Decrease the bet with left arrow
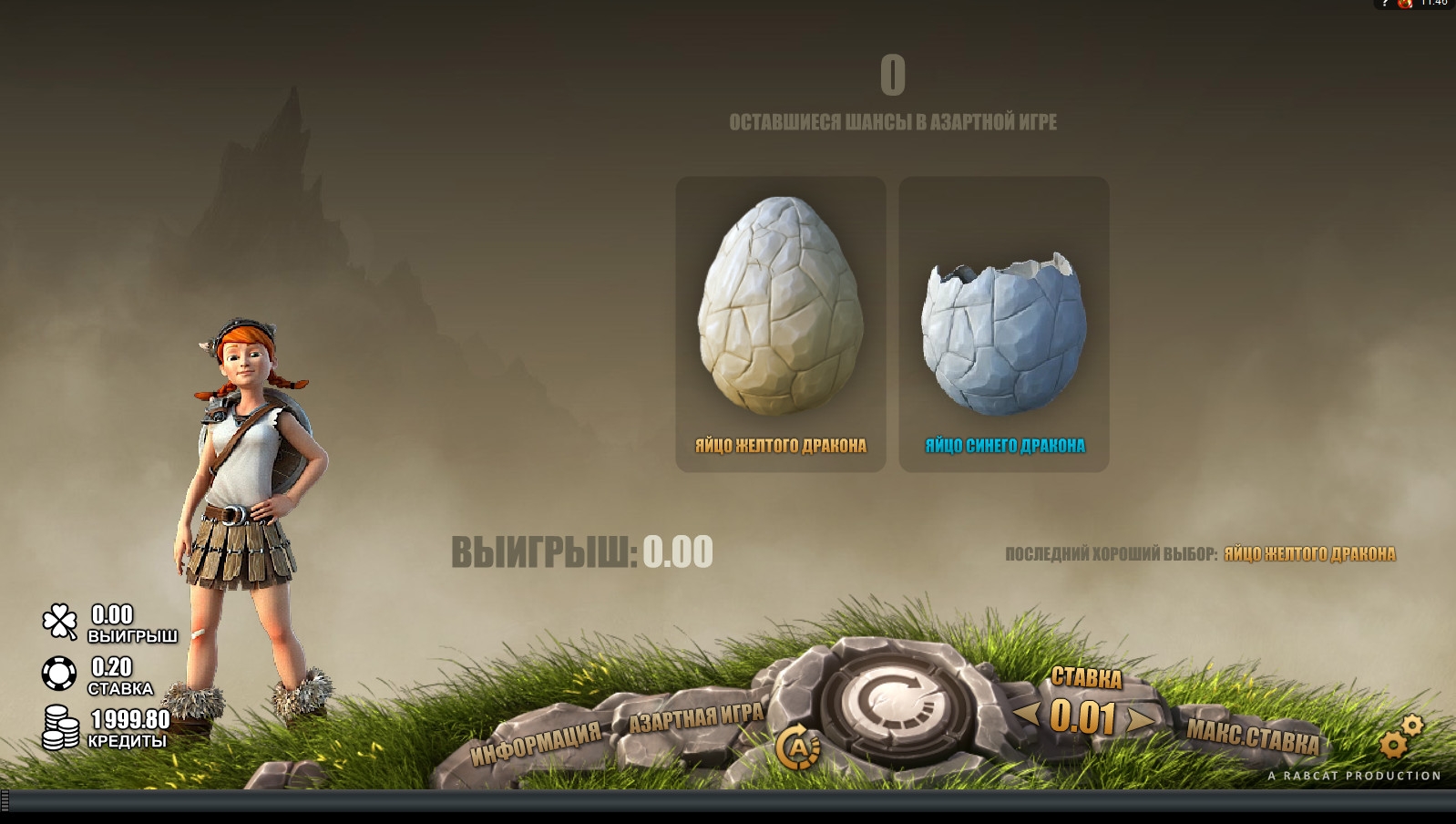This screenshot has height=824, width=1456. [x=1027, y=714]
